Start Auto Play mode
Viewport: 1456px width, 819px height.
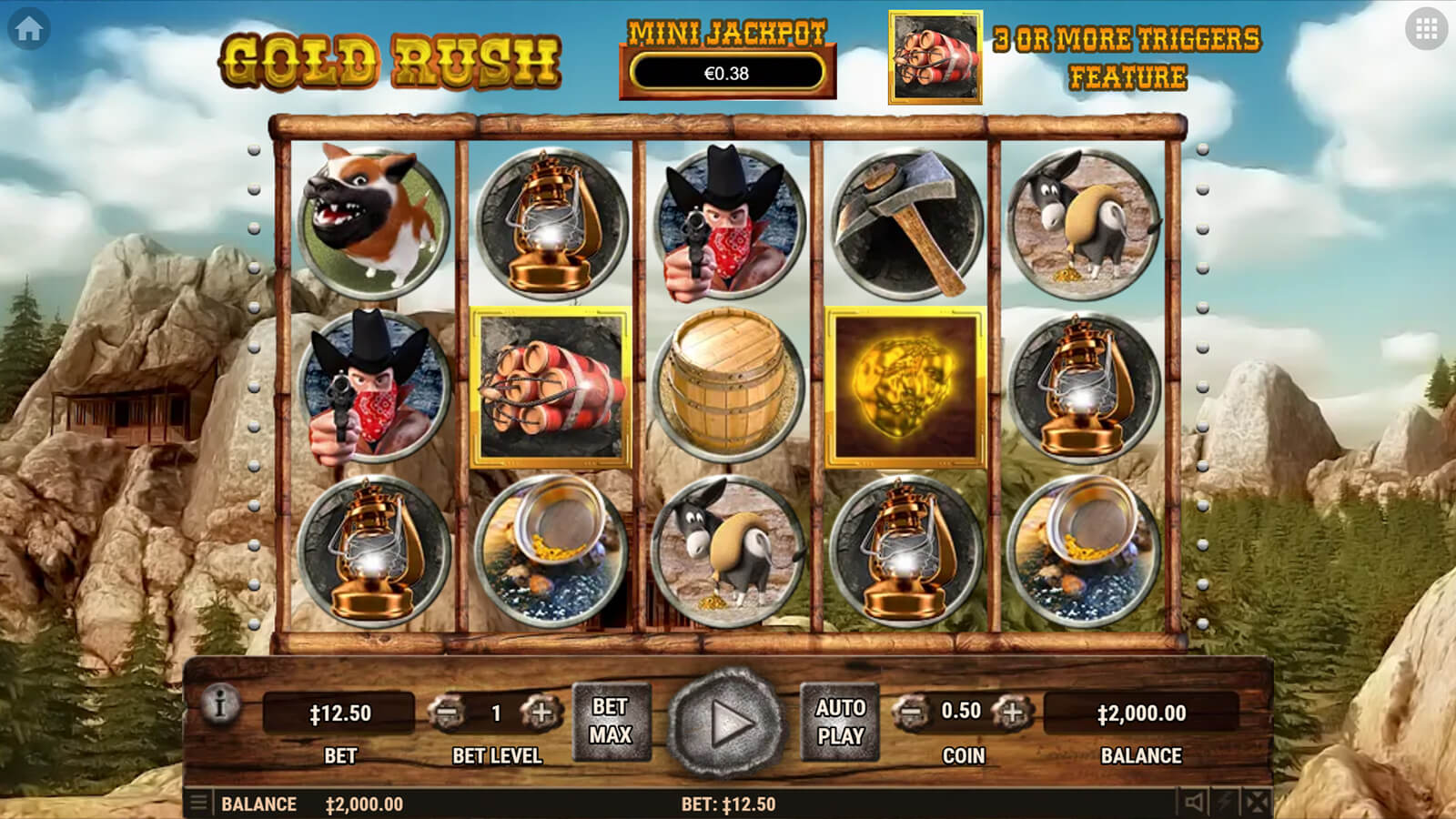pos(840,721)
